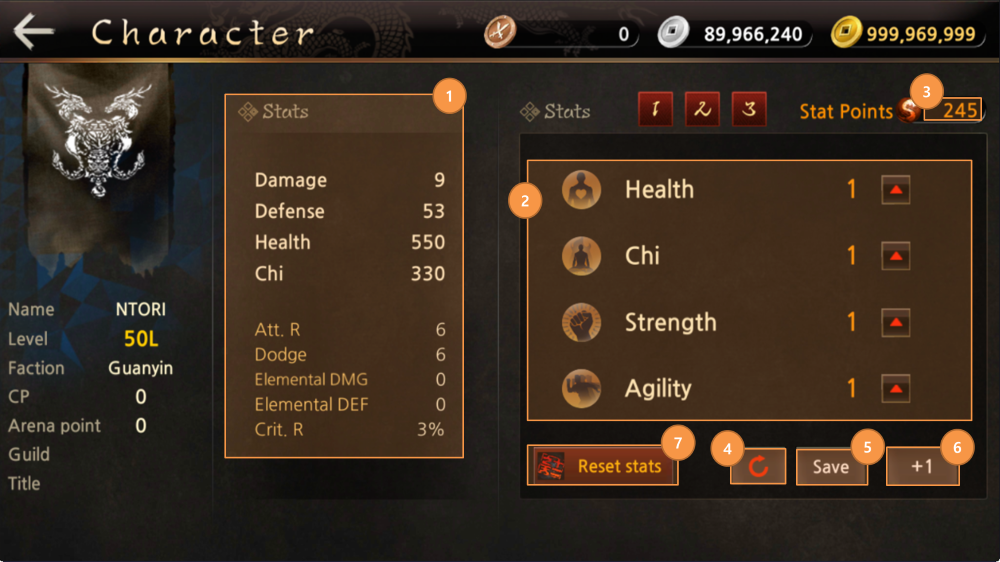Save the stat allocation
This screenshot has width=1000, height=562.
click(830, 467)
